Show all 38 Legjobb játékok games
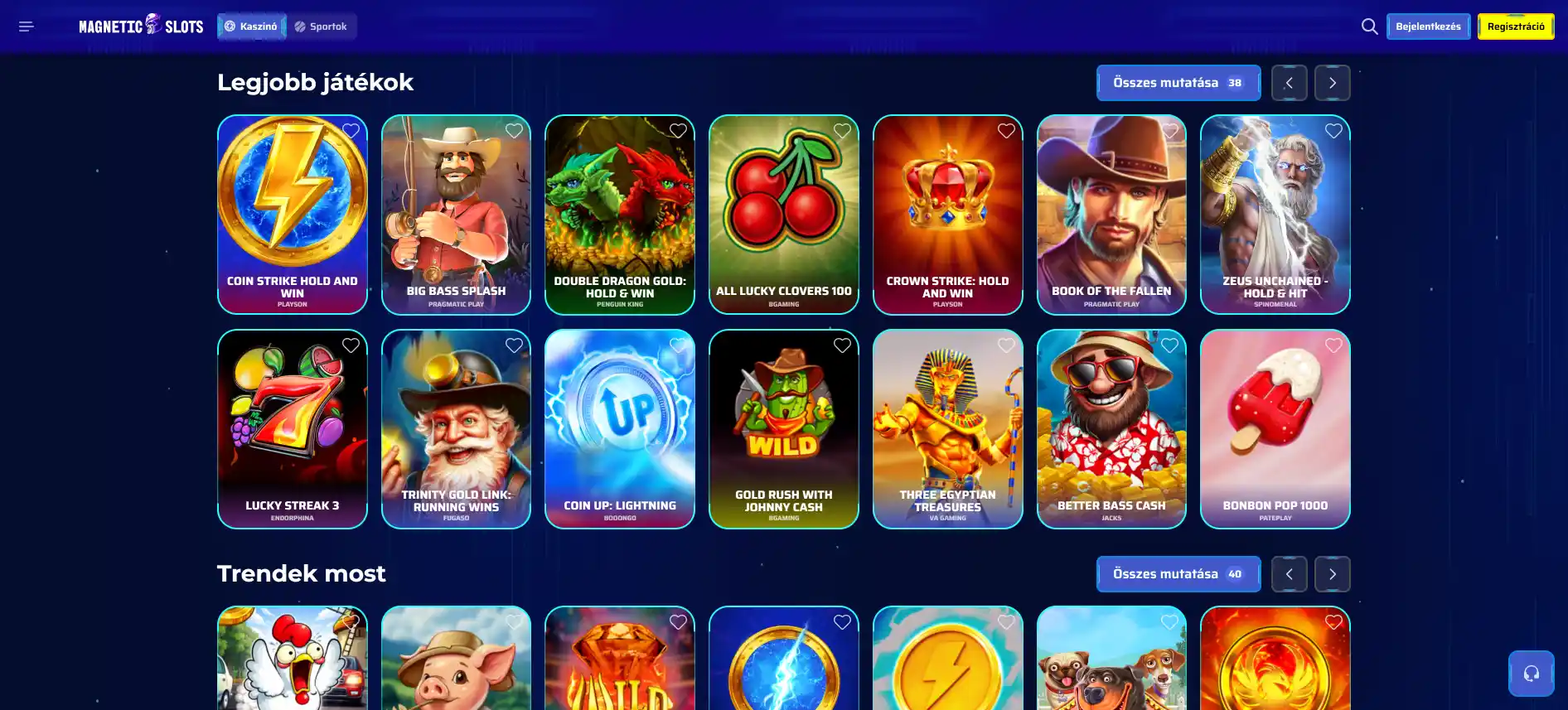1568x710 pixels. [1178, 82]
